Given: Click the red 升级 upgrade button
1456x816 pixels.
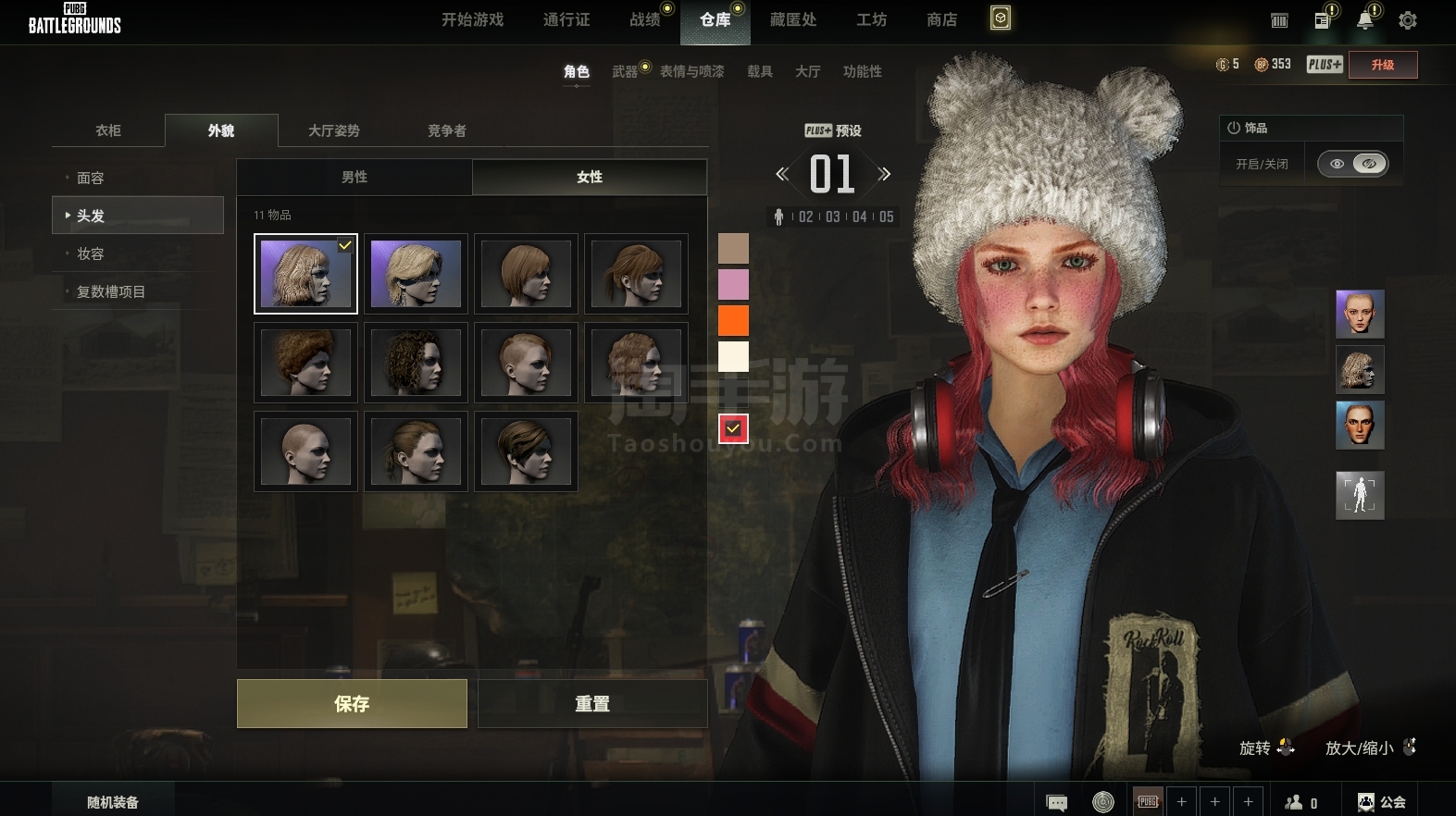Looking at the screenshot, I should pos(1382,65).
